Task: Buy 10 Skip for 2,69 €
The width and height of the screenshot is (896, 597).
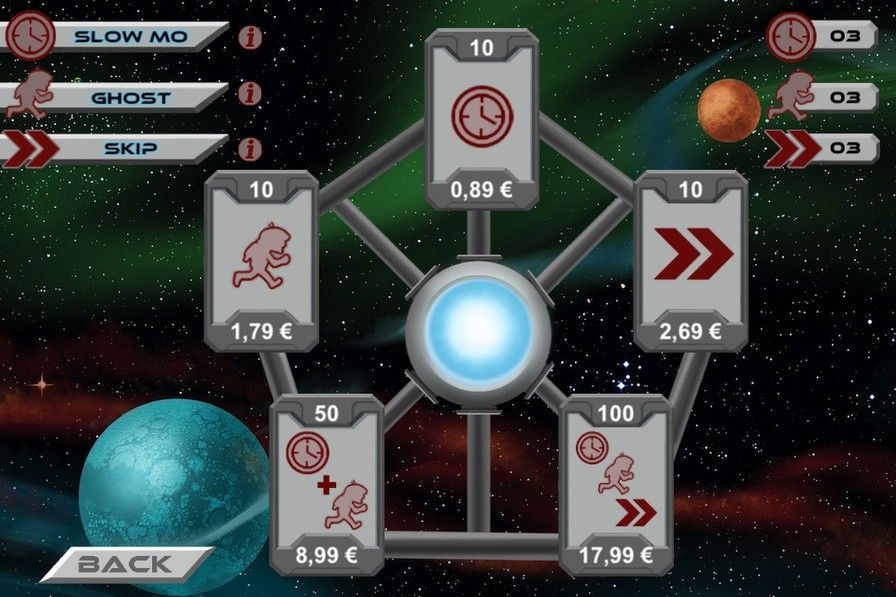Action: pos(692,260)
